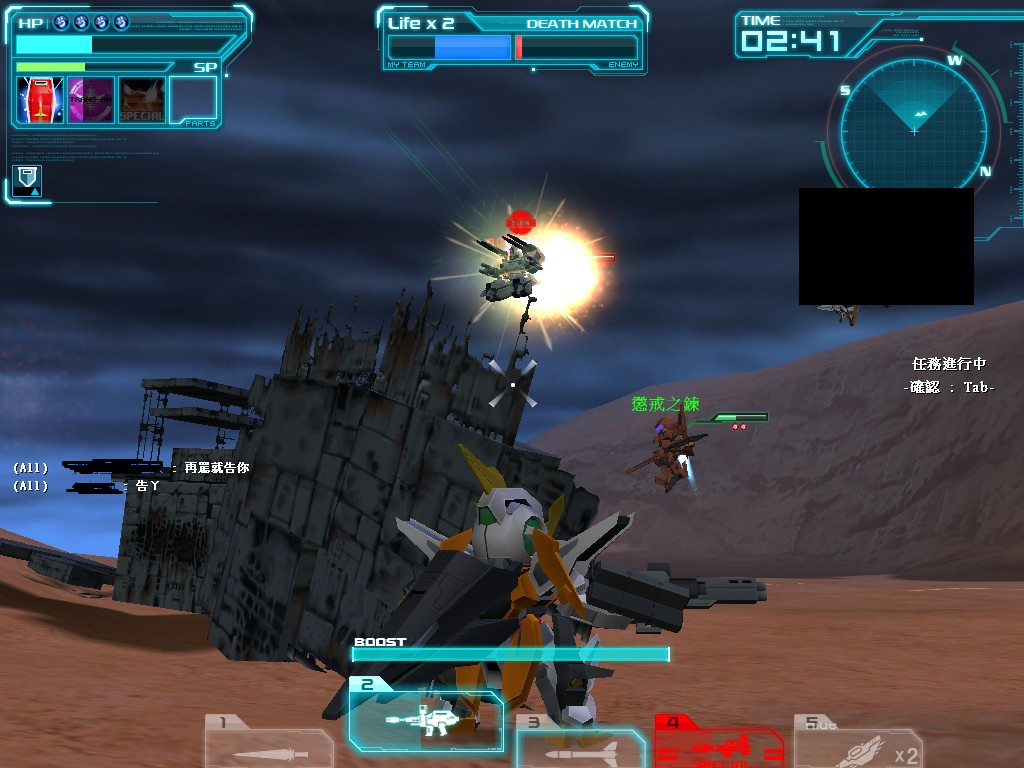Trigger the Special attack skill icon
The width and height of the screenshot is (1024, 768).
click(142, 100)
